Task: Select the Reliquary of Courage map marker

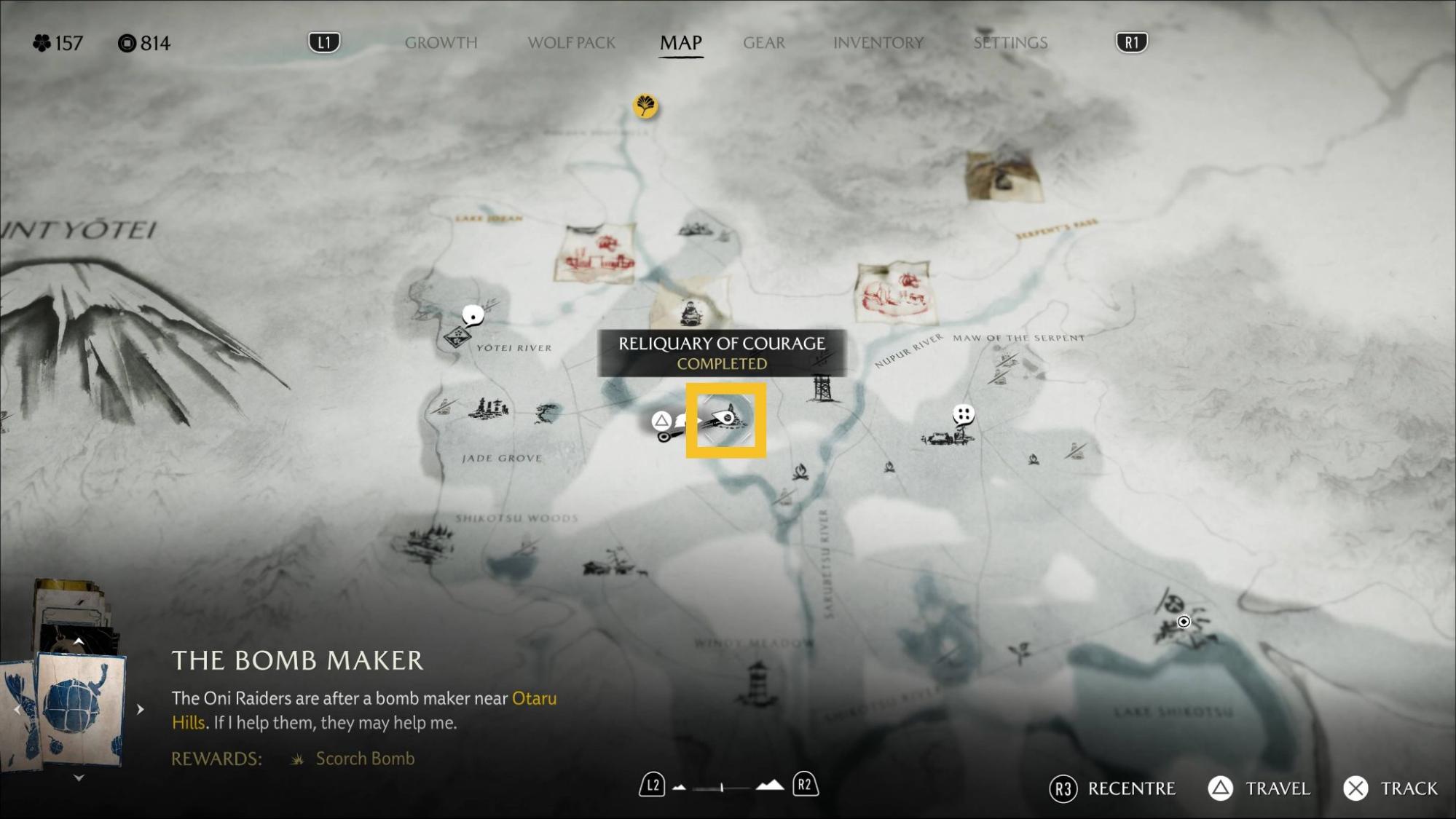Action: click(x=725, y=421)
